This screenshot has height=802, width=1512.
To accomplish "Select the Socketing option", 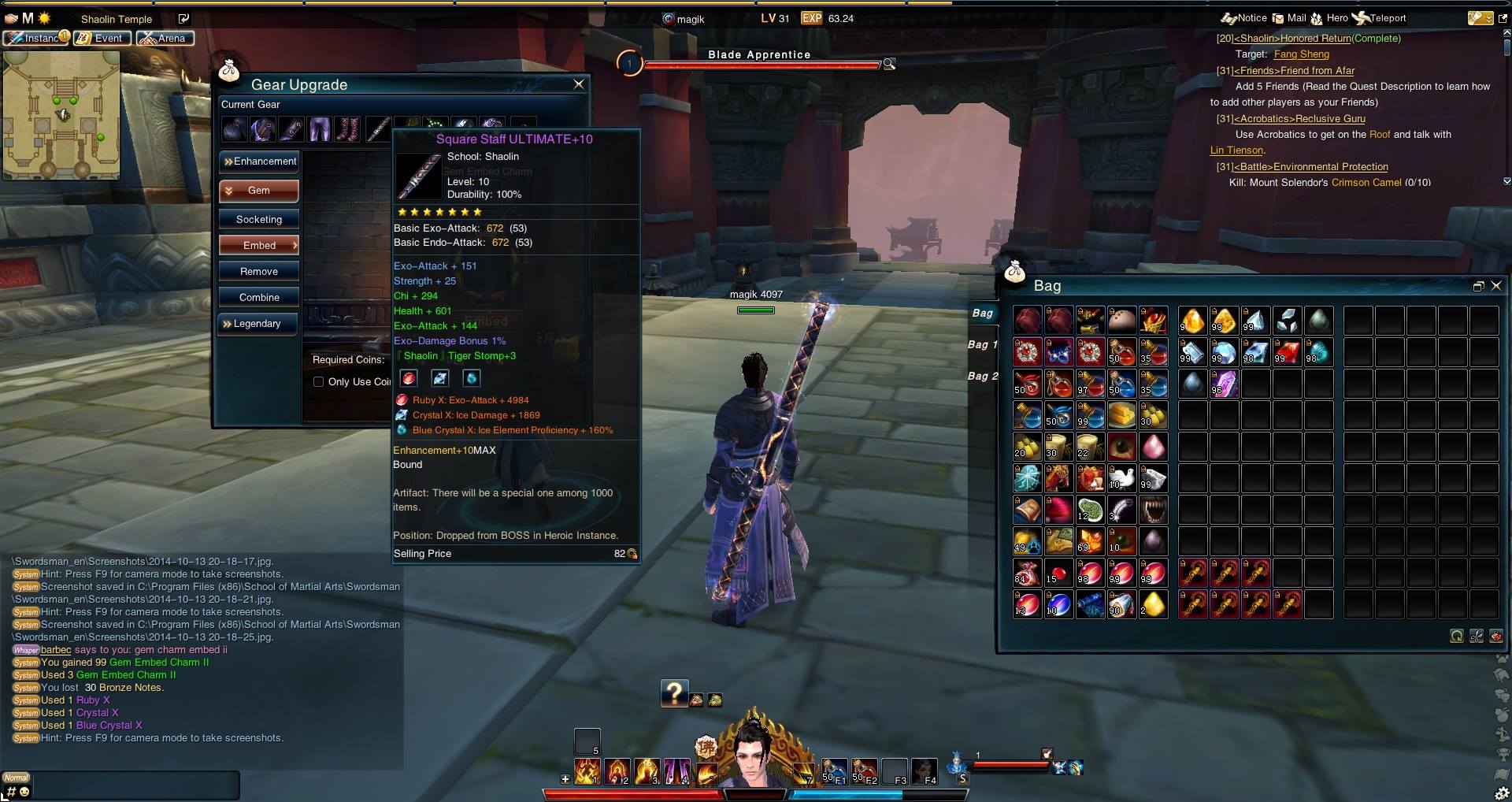I will tap(259, 220).
